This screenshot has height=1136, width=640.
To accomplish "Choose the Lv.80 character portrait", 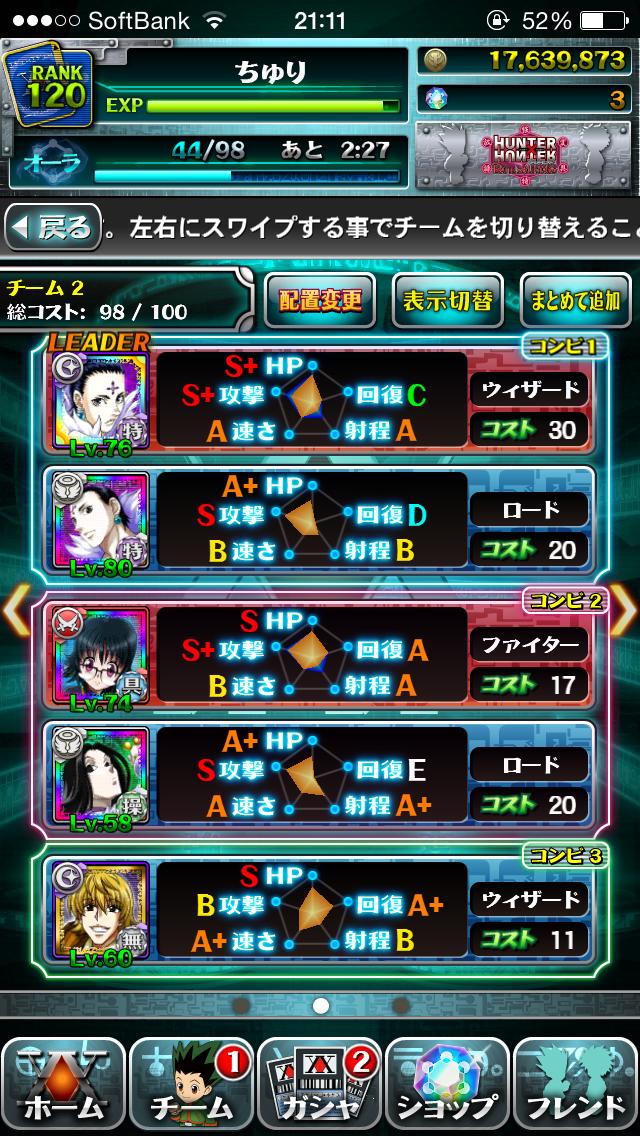I will (100, 523).
